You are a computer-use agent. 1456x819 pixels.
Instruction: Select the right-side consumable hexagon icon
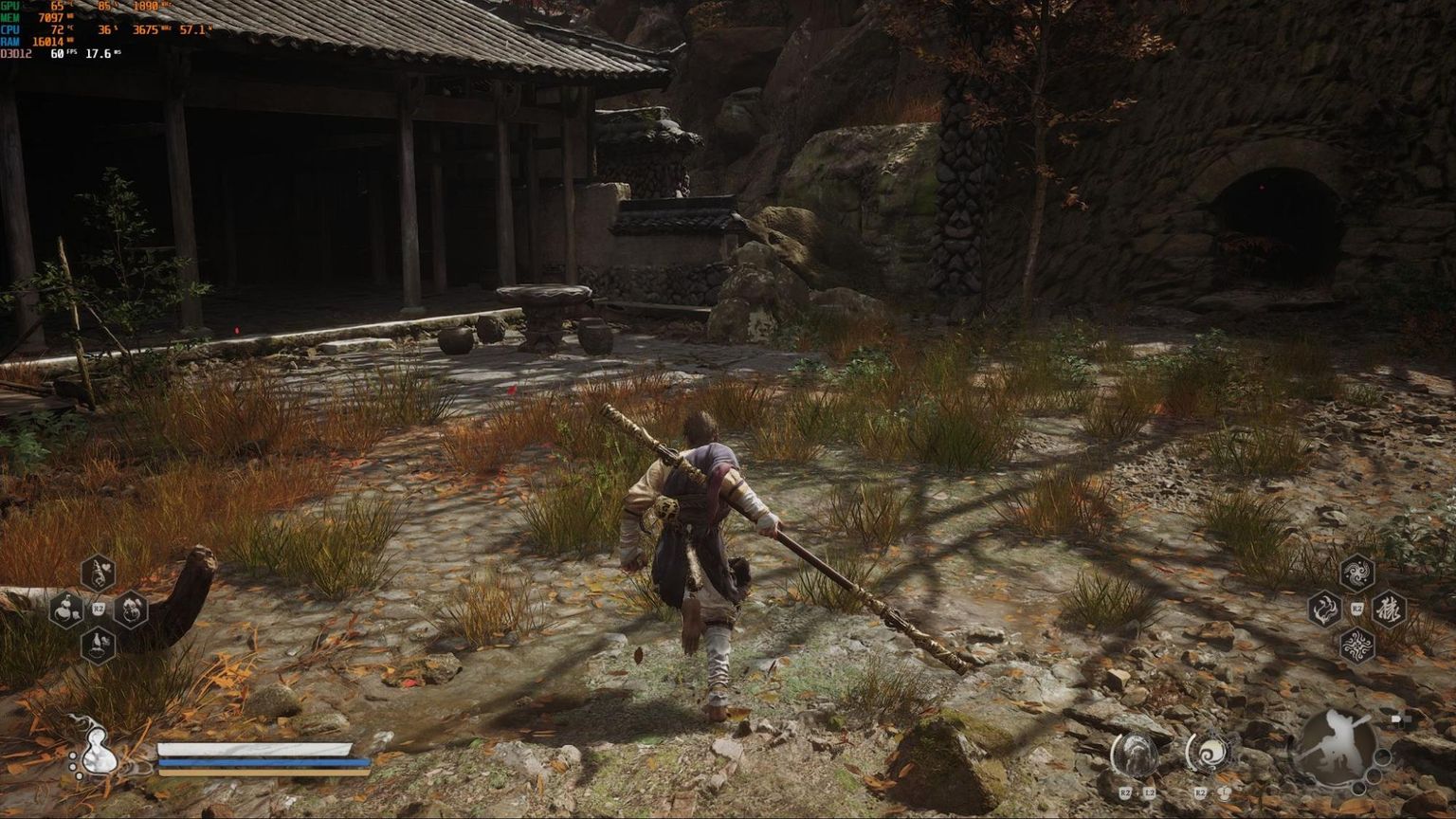[x=131, y=610]
